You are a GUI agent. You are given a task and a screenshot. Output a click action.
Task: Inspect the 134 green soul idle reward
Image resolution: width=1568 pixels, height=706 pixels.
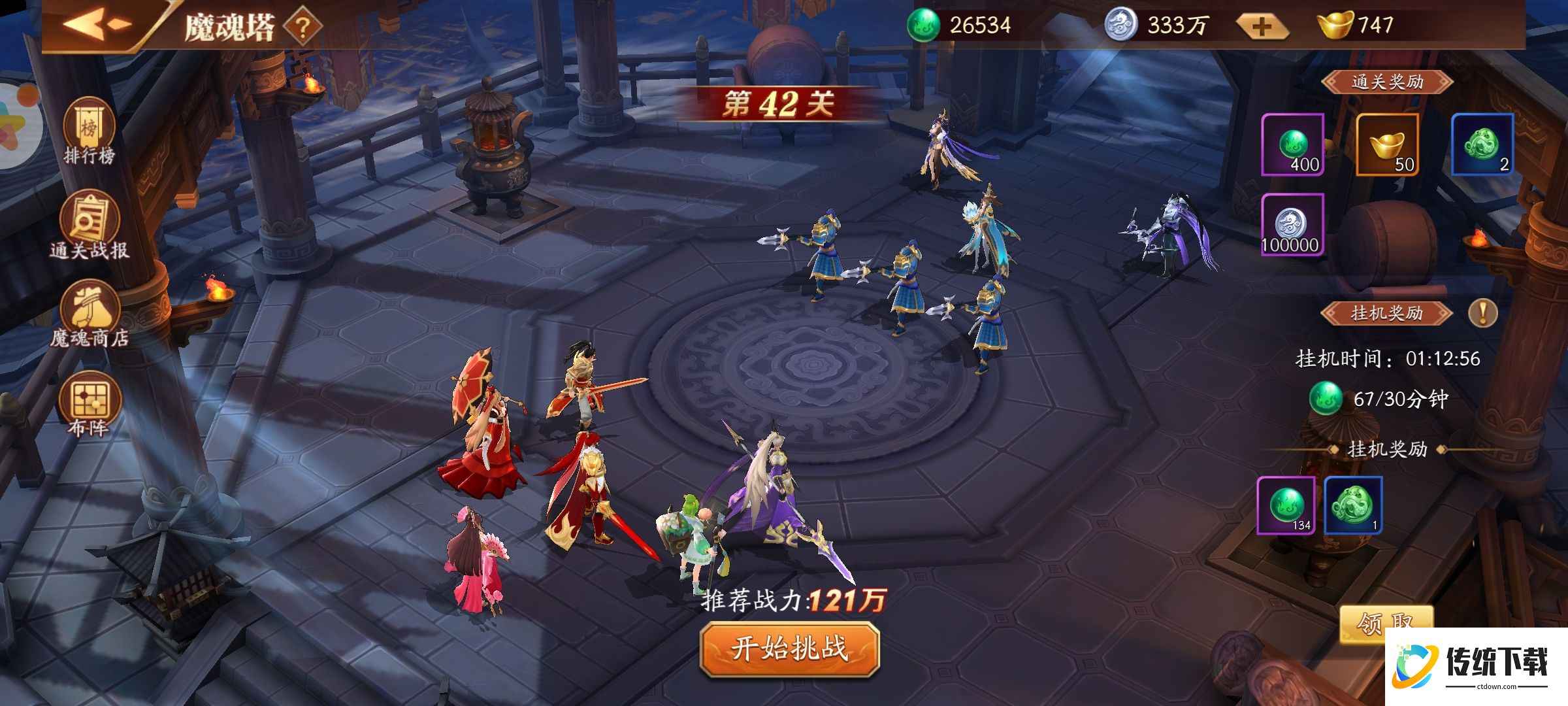[1286, 505]
